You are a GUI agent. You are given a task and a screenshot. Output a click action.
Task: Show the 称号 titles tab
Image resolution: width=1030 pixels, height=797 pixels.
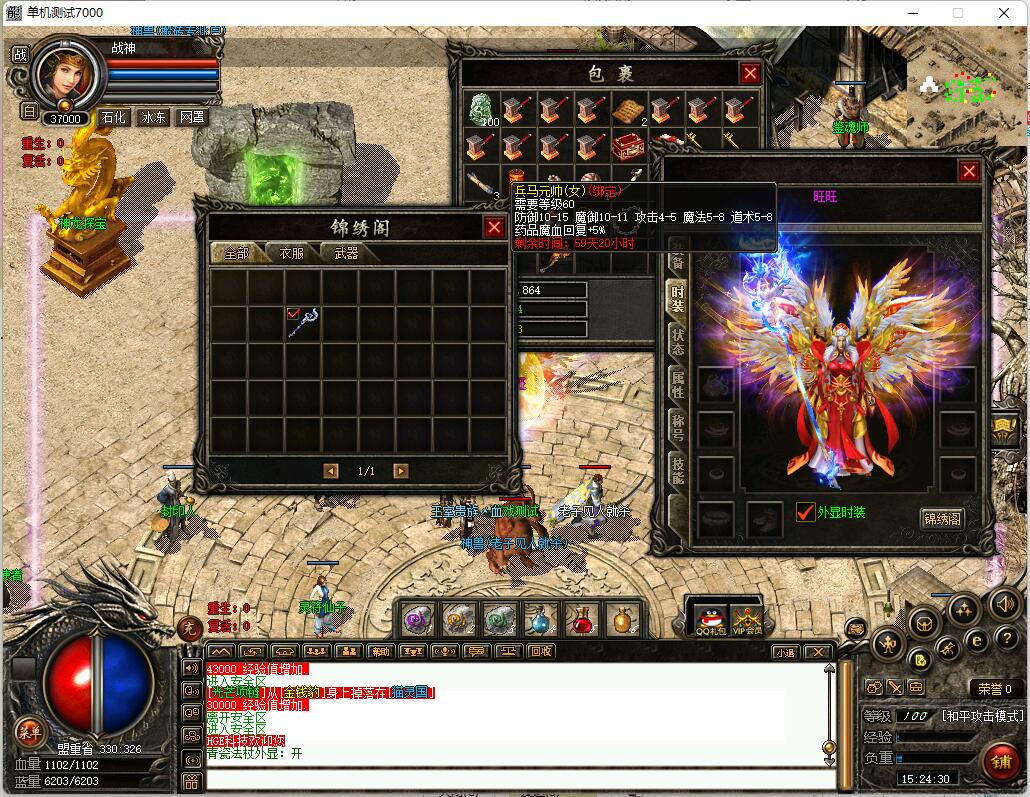point(677,428)
